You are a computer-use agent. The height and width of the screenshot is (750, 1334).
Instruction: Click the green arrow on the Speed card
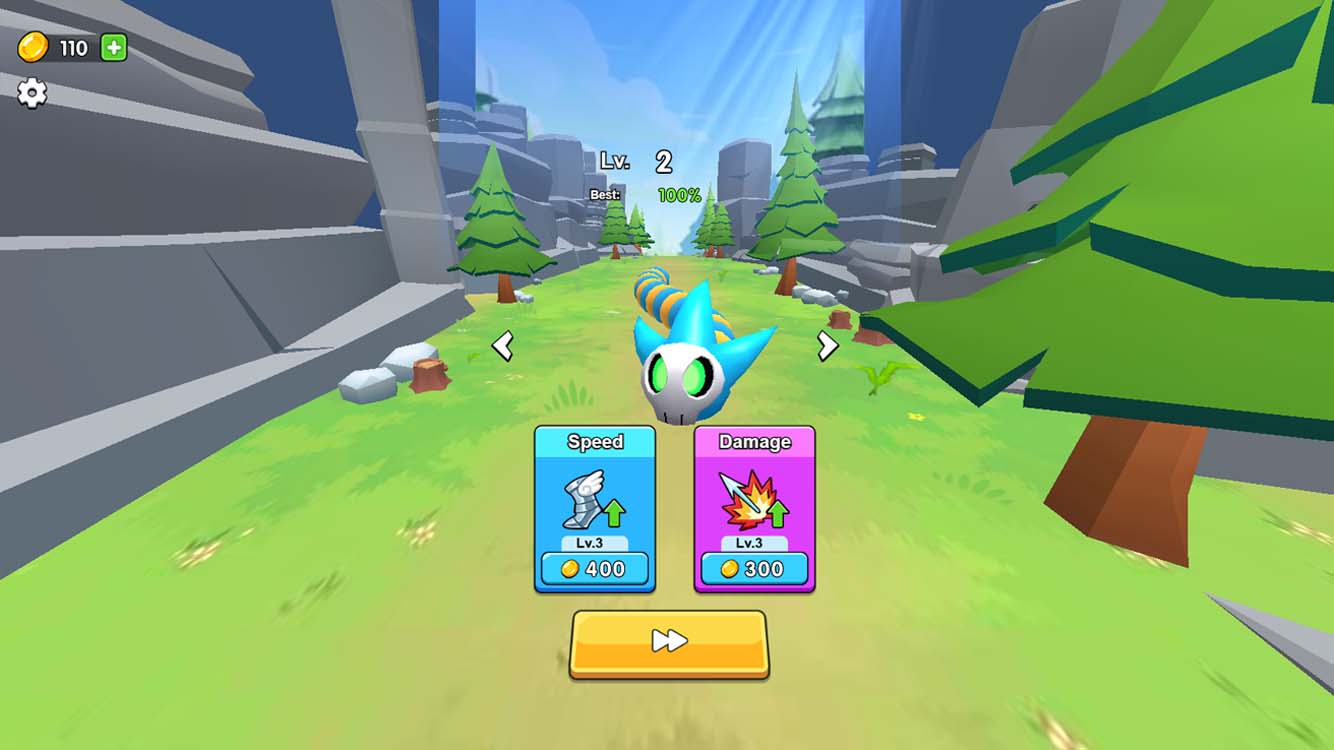(x=616, y=512)
